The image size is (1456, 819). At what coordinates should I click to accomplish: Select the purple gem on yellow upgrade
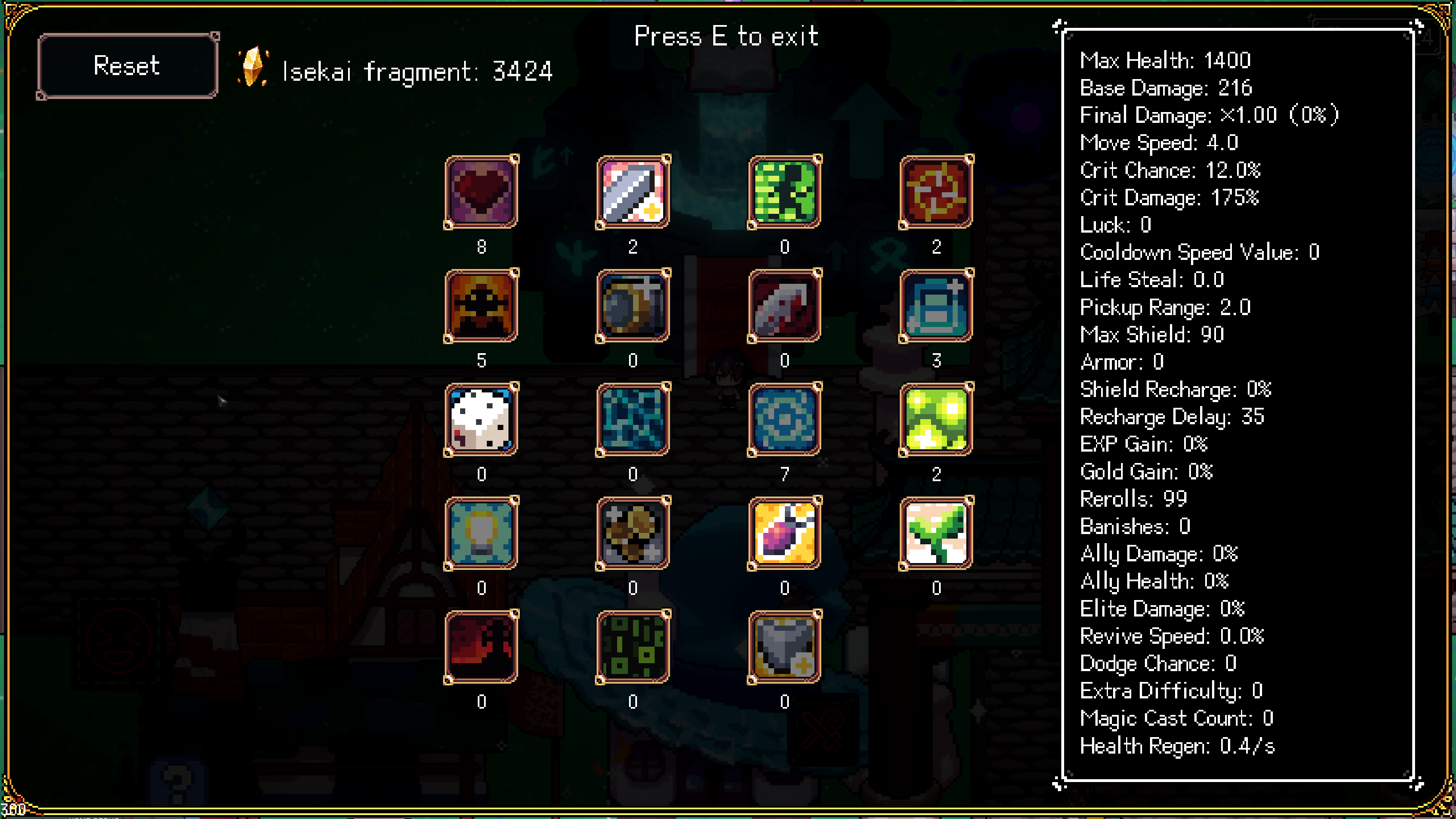click(785, 533)
